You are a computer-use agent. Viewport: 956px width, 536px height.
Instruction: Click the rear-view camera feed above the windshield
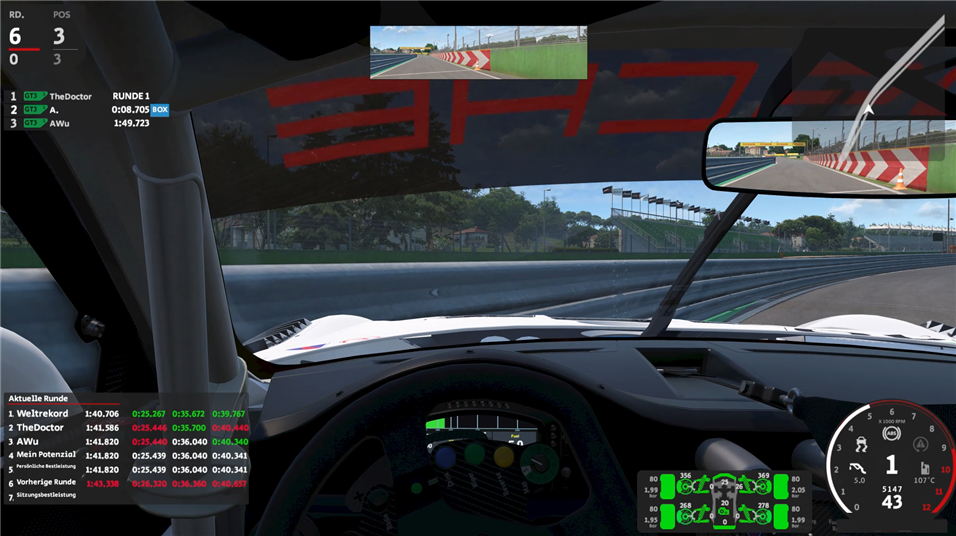(478, 52)
